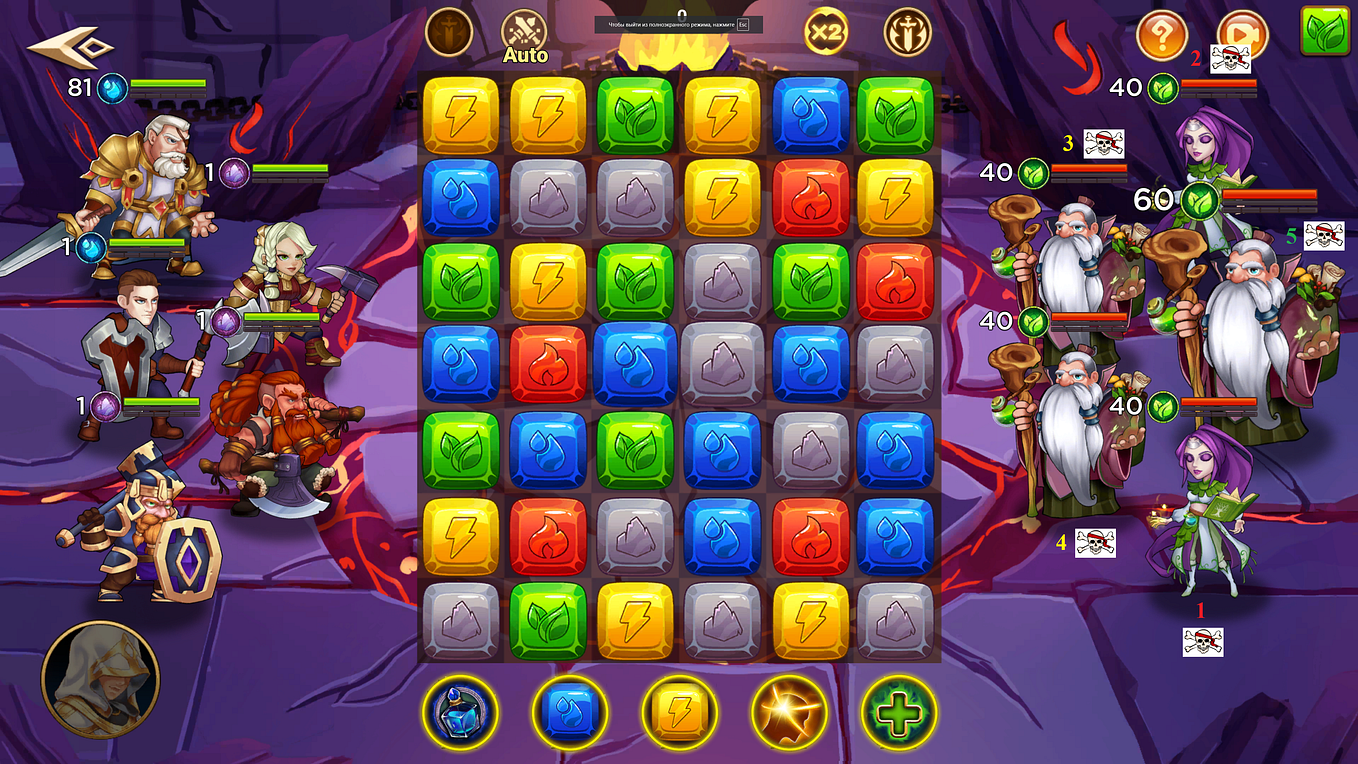The height and width of the screenshot is (764, 1358).
Task: Toggle the golden shield emblem near x2
Action: (x=906, y=32)
